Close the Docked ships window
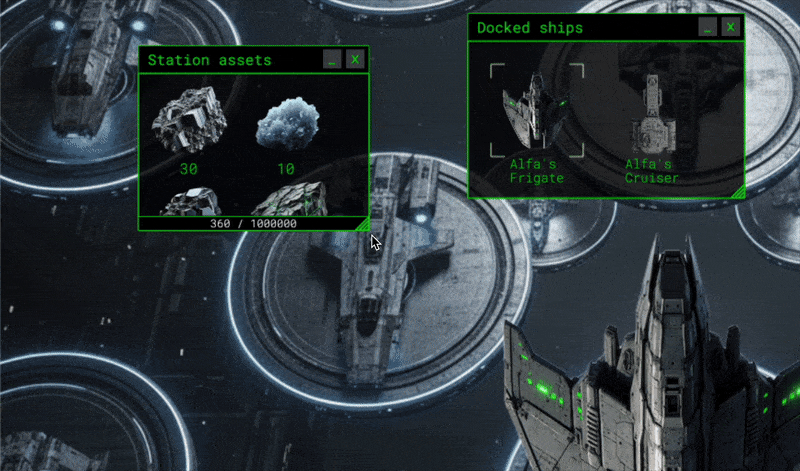 point(732,28)
